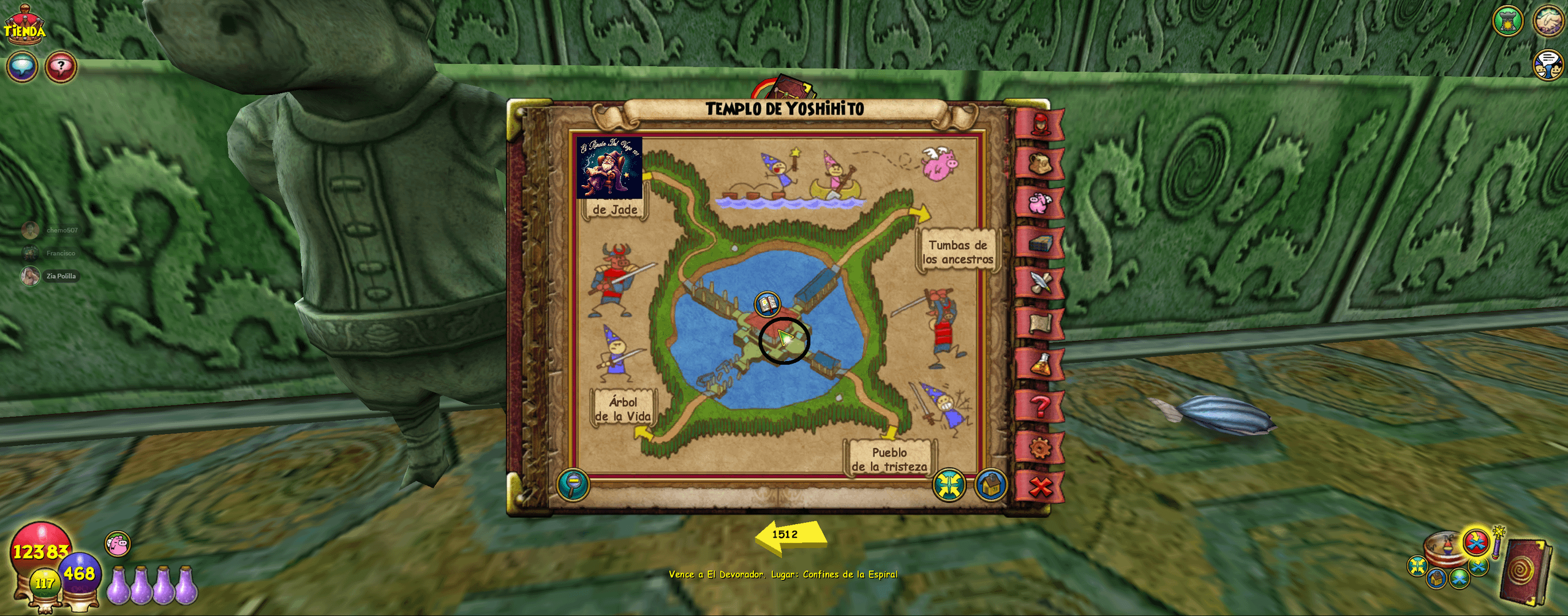This screenshot has width=1568, height=616.
Task: Open the gear settings tab
Action: [1040, 447]
